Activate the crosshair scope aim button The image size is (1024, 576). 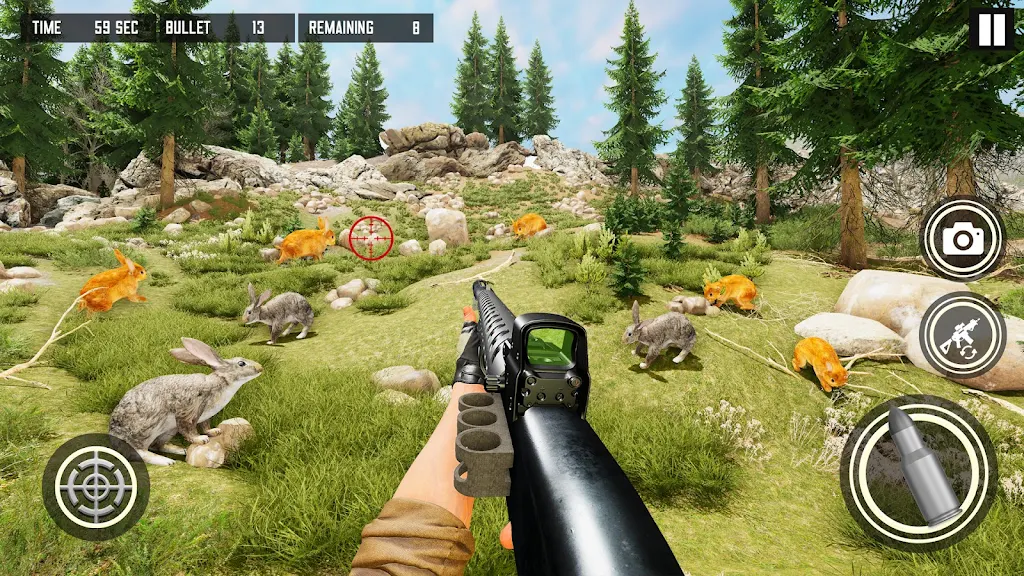click(x=96, y=487)
